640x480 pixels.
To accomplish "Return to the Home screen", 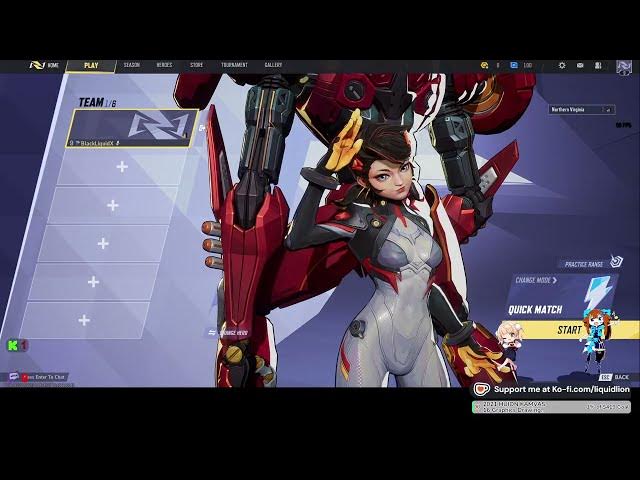I will coord(46,65).
